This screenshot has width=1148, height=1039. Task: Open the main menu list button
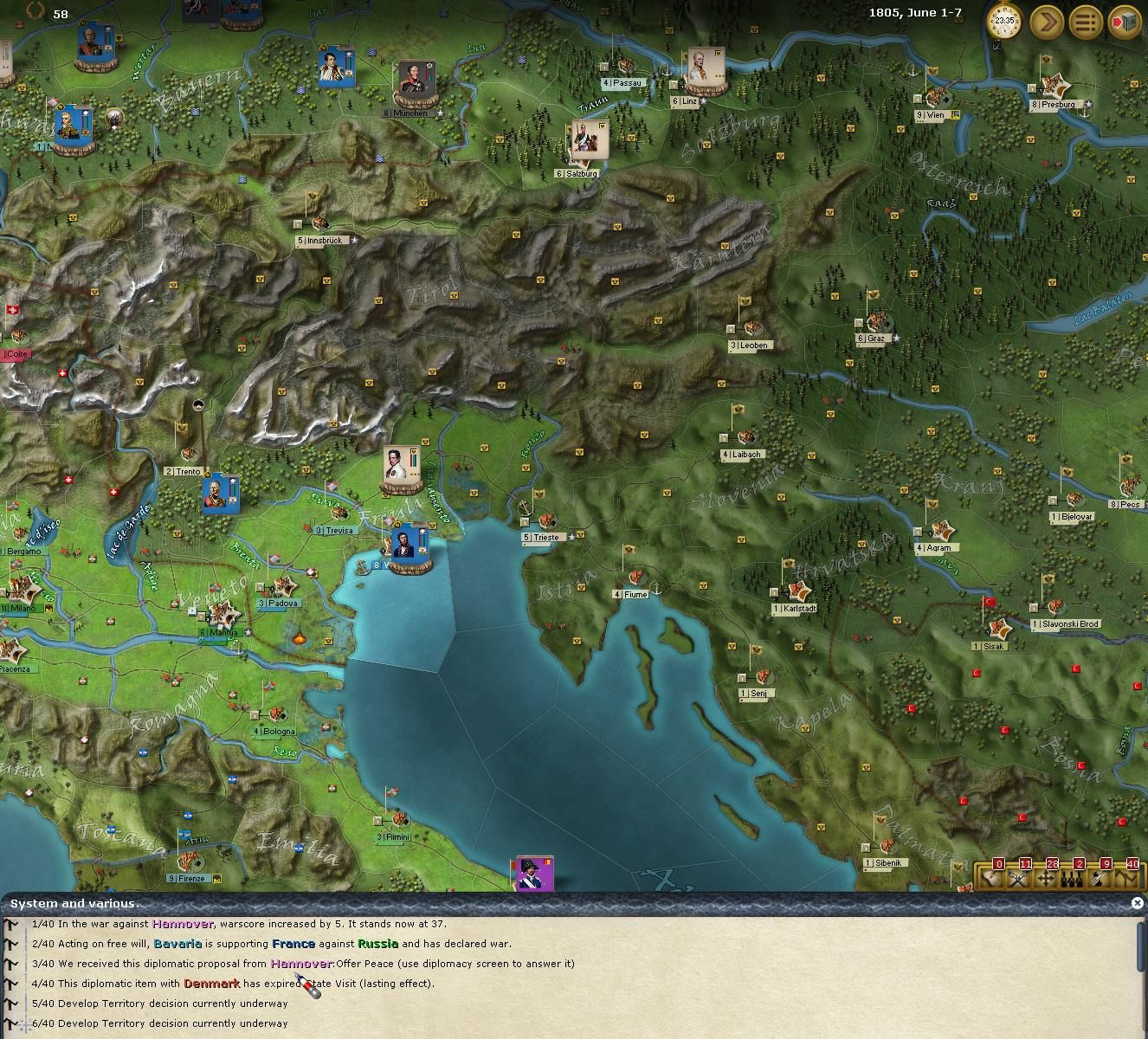1085,22
